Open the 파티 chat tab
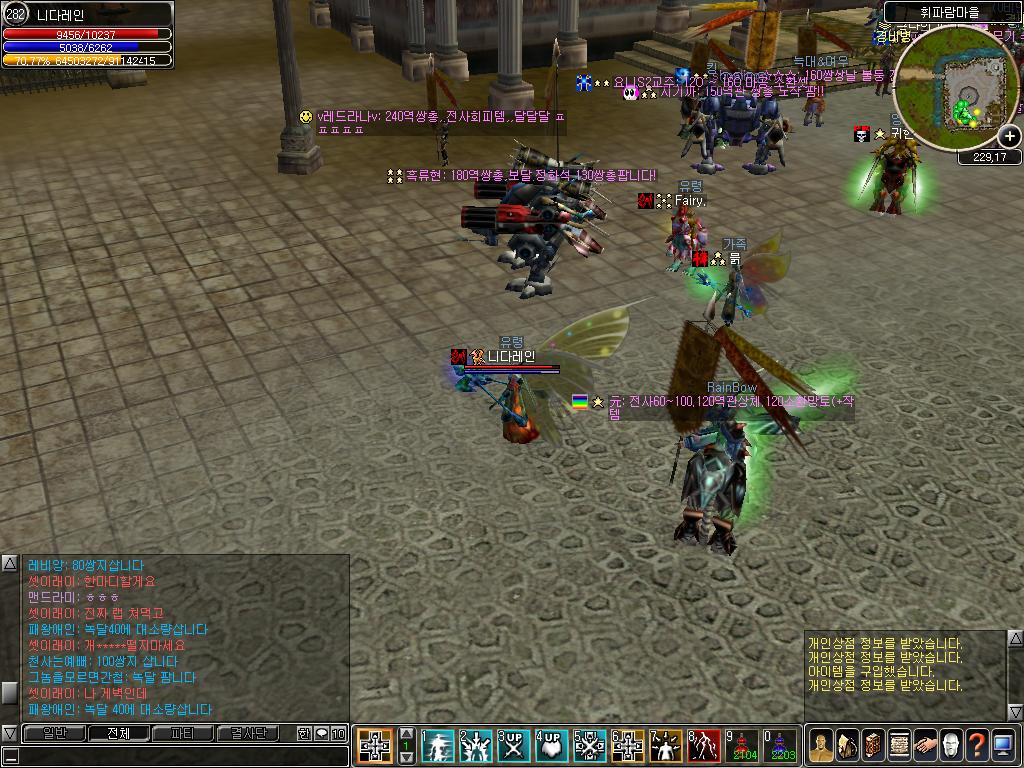 (x=182, y=733)
